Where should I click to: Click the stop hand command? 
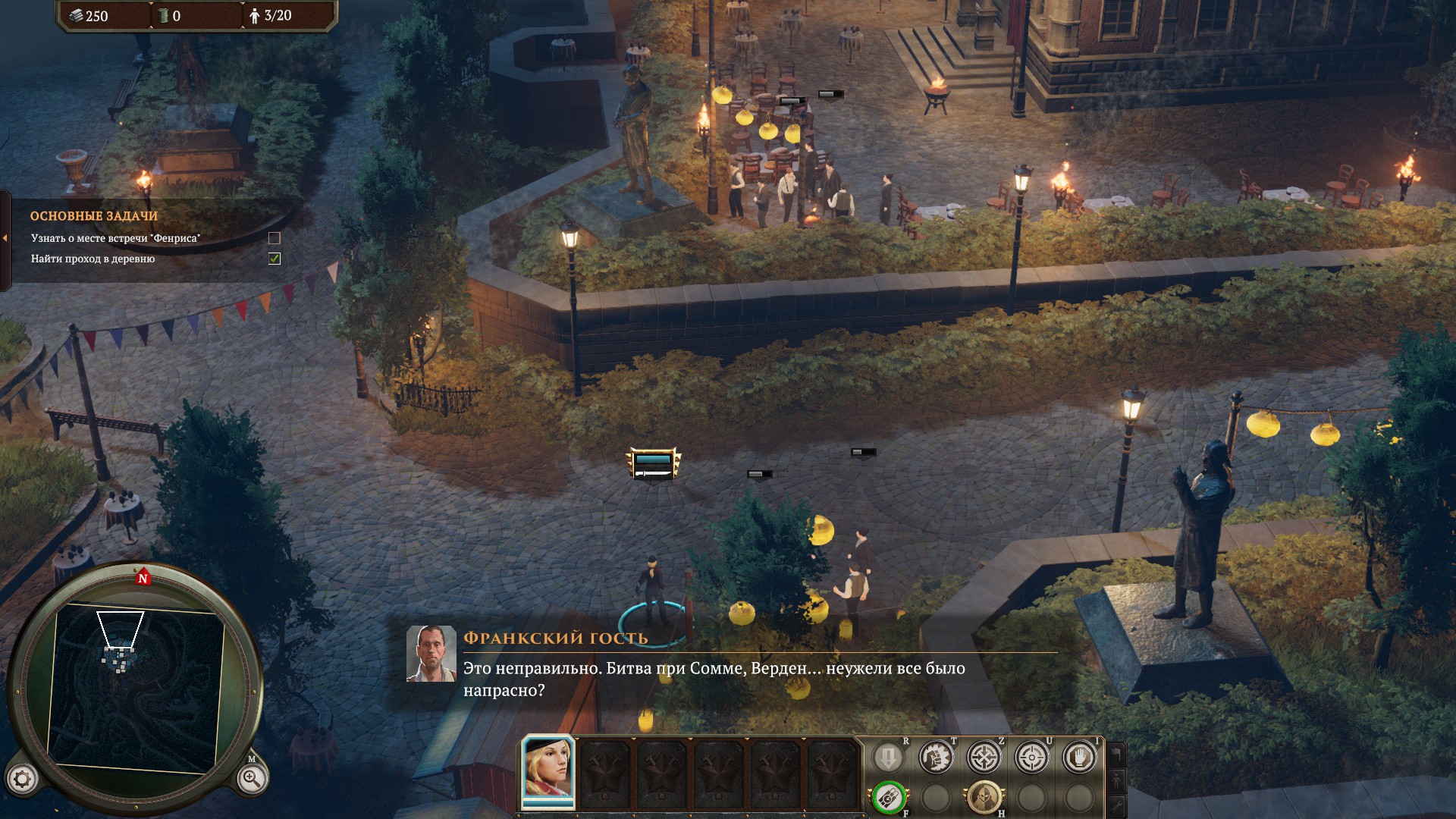(1079, 757)
